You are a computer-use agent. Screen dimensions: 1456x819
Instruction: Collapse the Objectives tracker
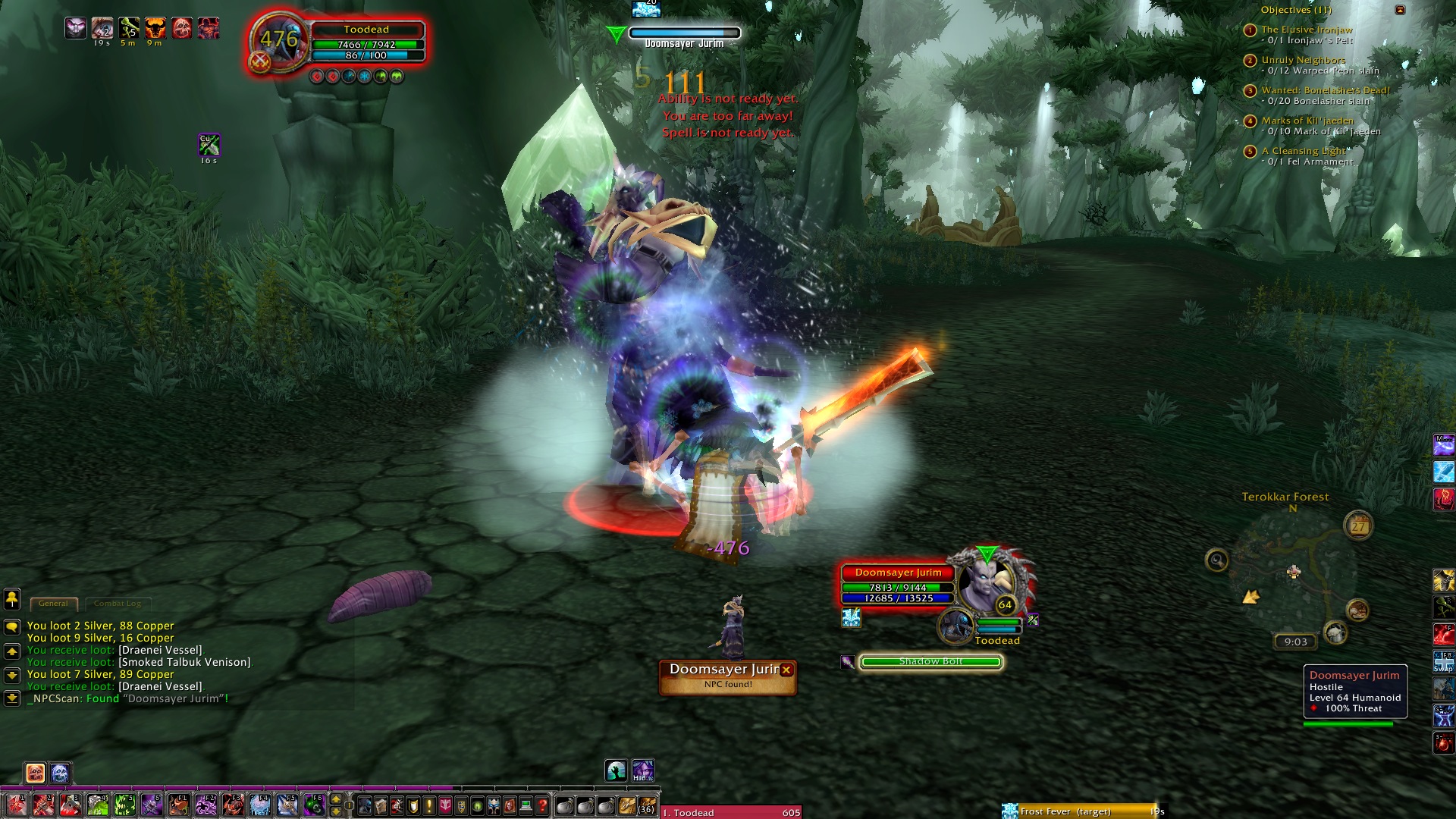(1400, 10)
